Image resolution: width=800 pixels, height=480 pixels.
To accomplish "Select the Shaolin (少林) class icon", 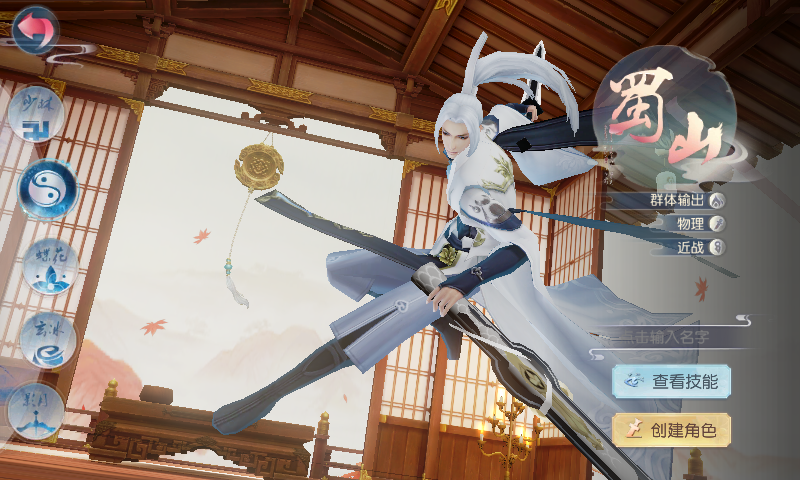I will pyautogui.click(x=36, y=114).
